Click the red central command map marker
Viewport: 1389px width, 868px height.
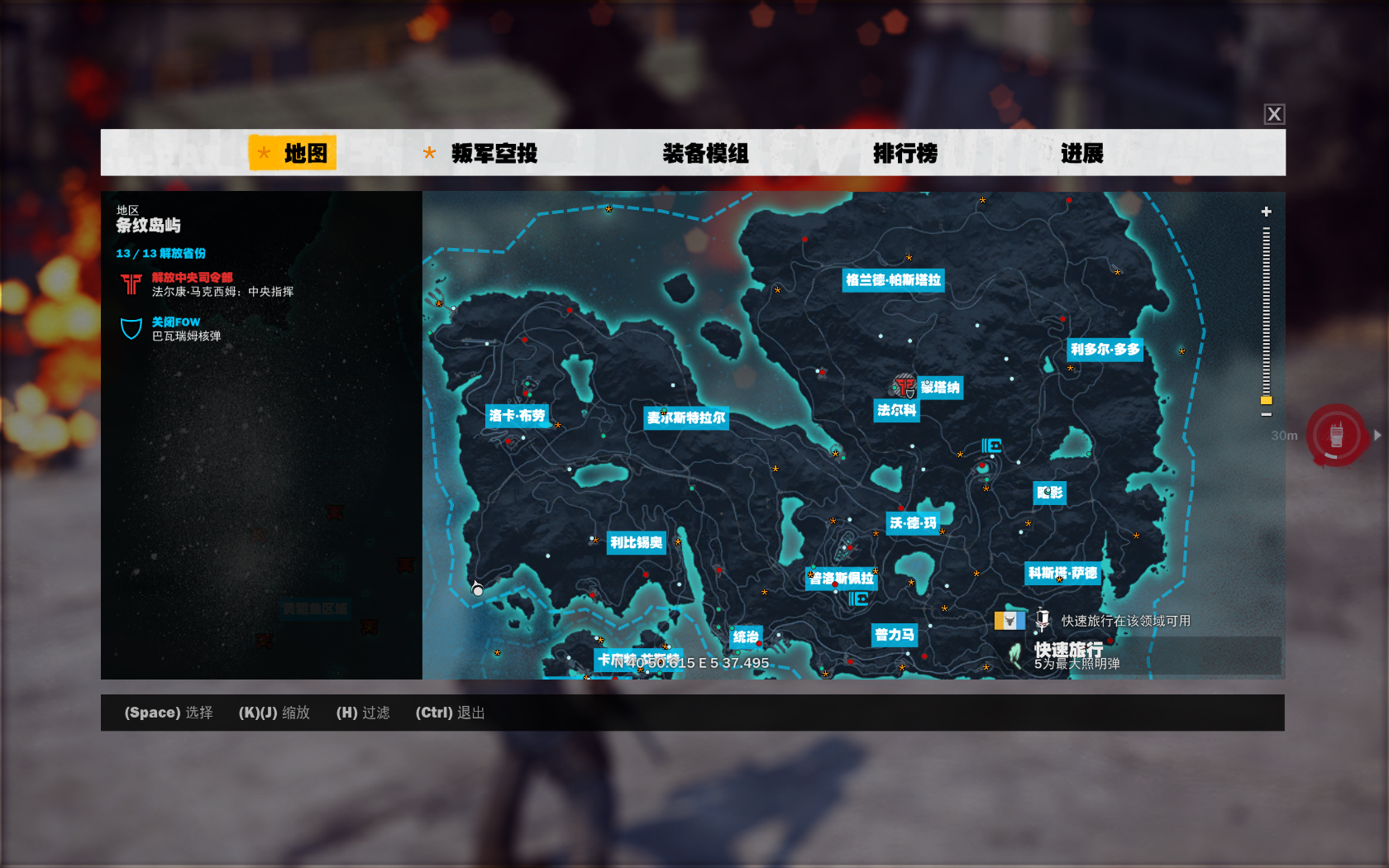point(904,386)
